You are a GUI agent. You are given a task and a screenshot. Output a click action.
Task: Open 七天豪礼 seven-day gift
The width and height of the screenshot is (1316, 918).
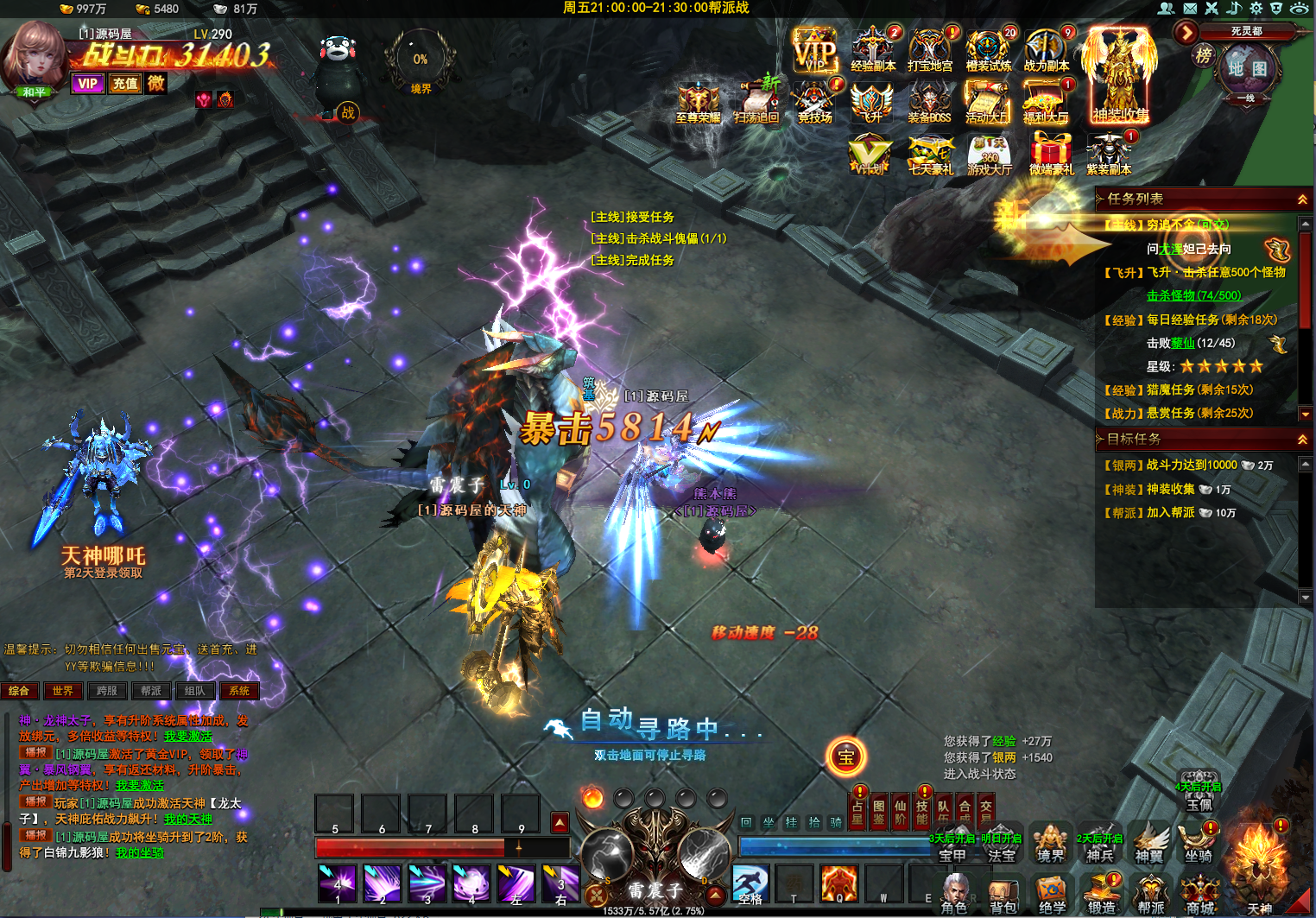point(930,155)
